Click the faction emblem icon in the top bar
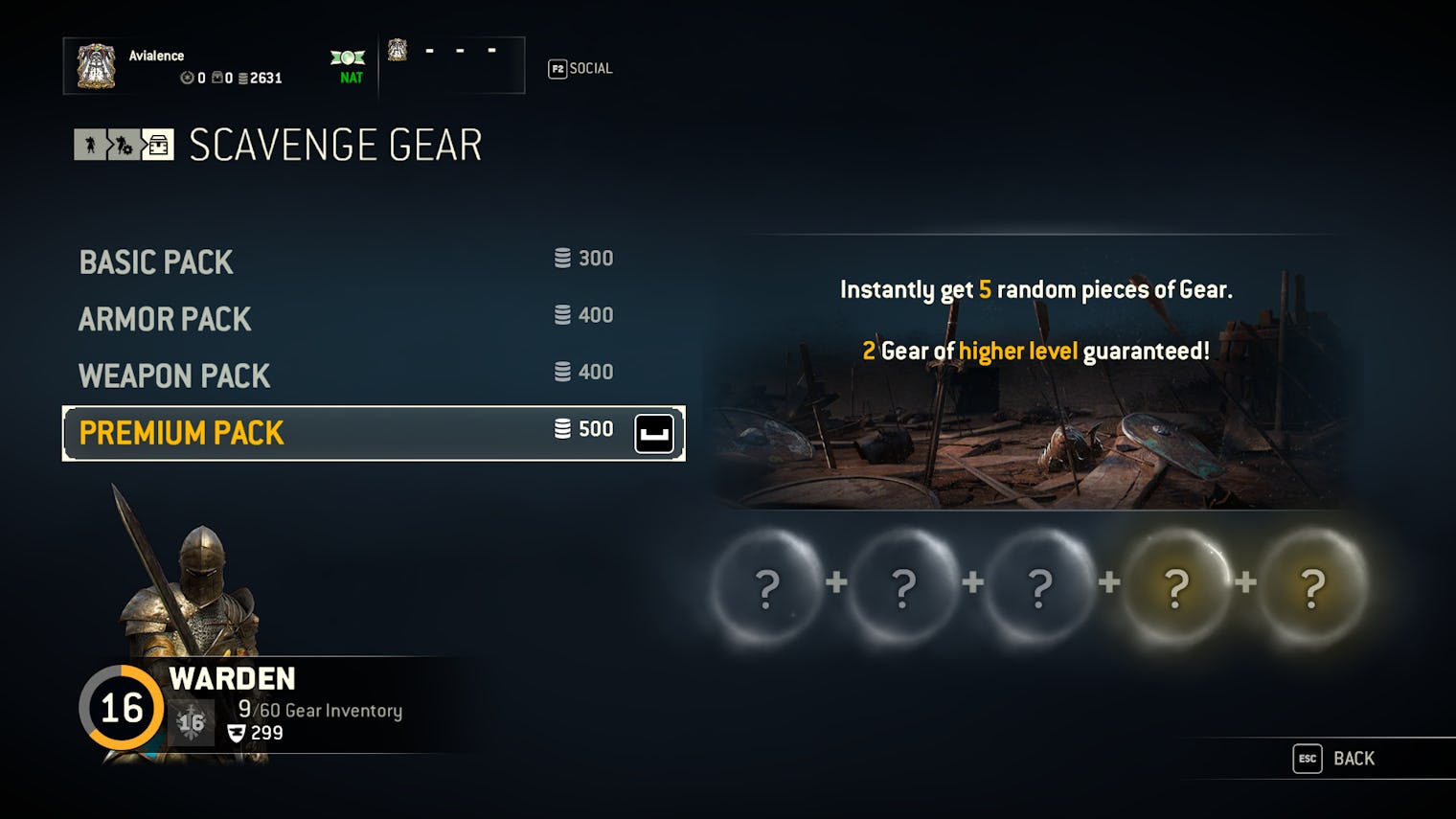The height and width of the screenshot is (819, 1456). pos(398,53)
